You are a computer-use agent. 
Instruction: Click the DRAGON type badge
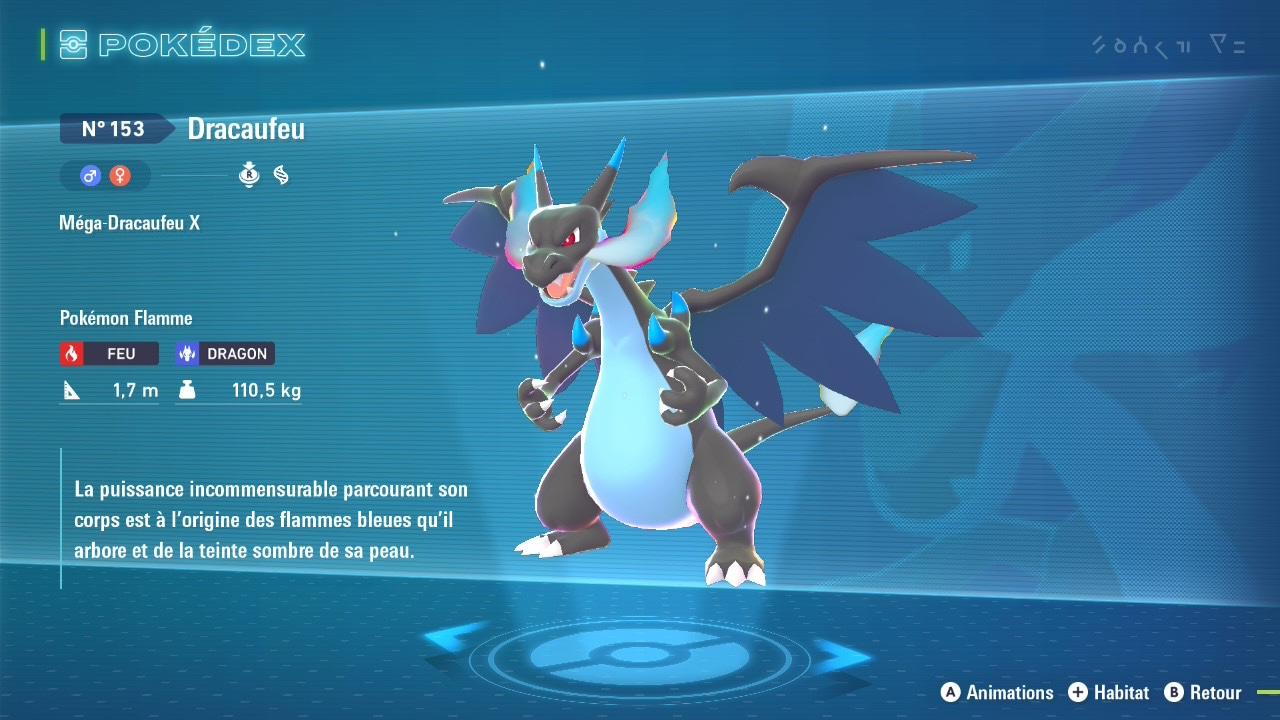pos(224,354)
